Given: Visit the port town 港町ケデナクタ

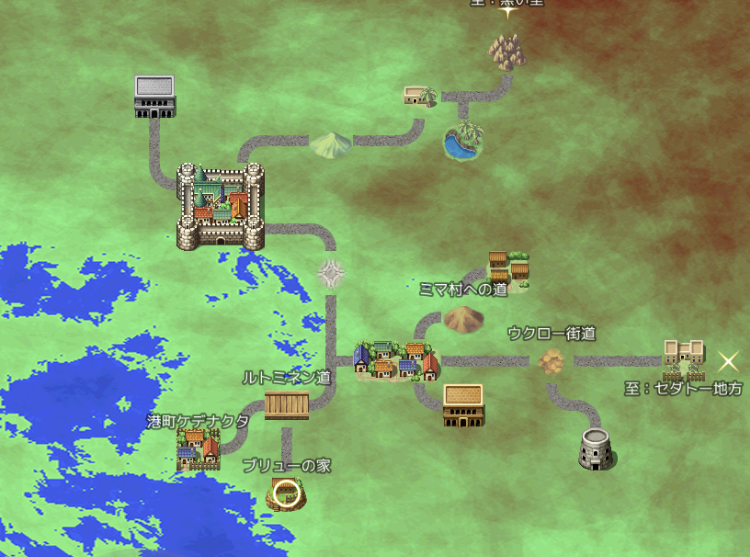Looking at the screenshot, I should pos(197,449).
